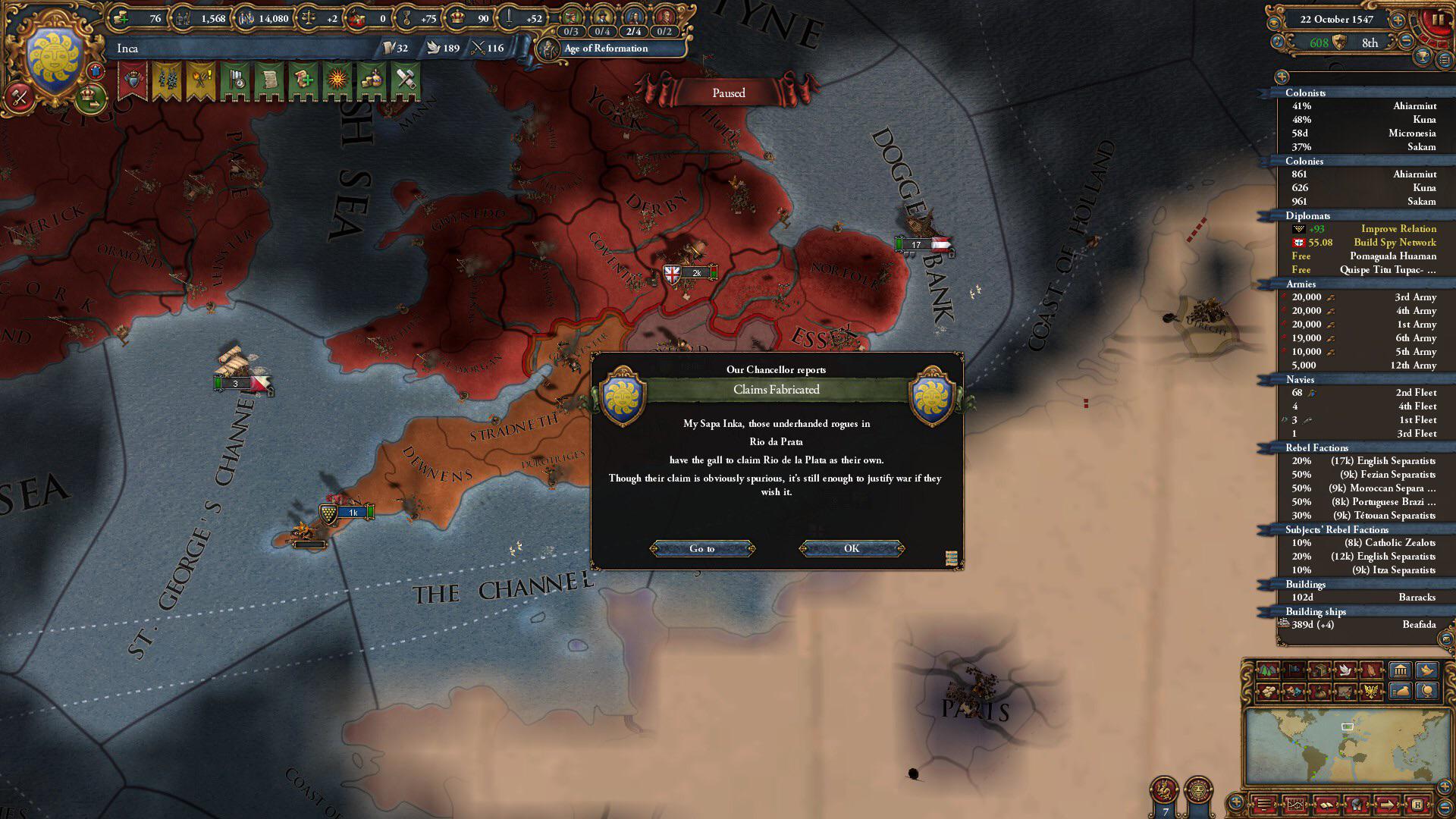Switch to the terrain map mode
The image size is (1456, 819).
(x=1268, y=670)
